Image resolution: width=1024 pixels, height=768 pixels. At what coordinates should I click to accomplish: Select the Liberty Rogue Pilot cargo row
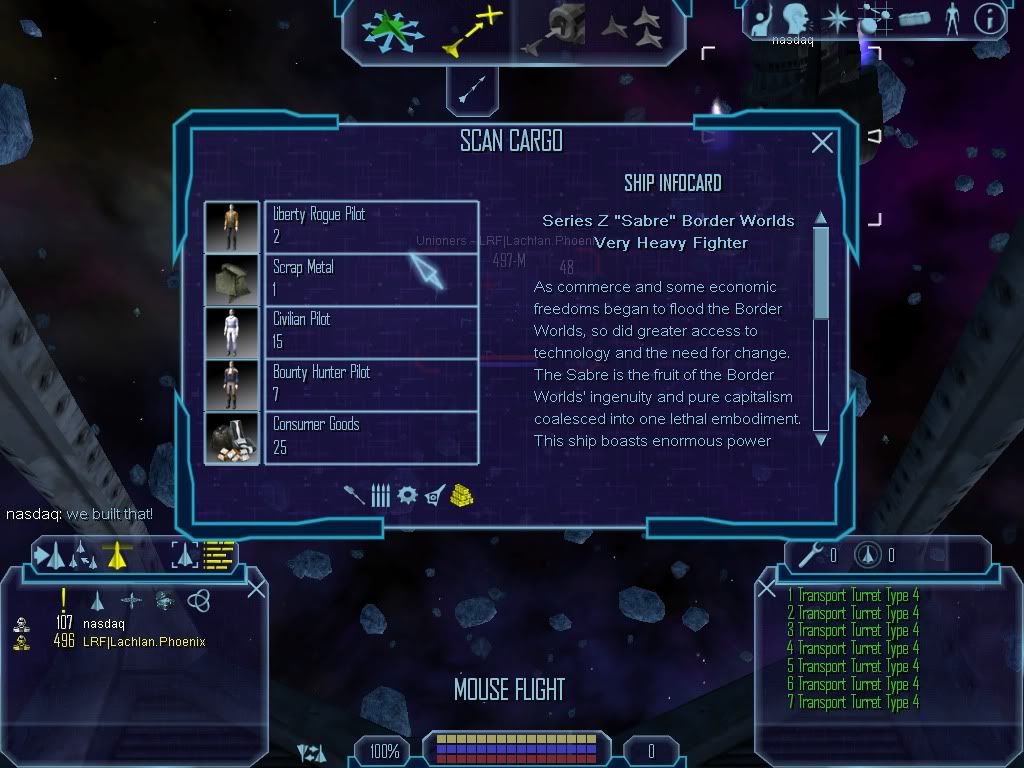click(x=370, y=226)
